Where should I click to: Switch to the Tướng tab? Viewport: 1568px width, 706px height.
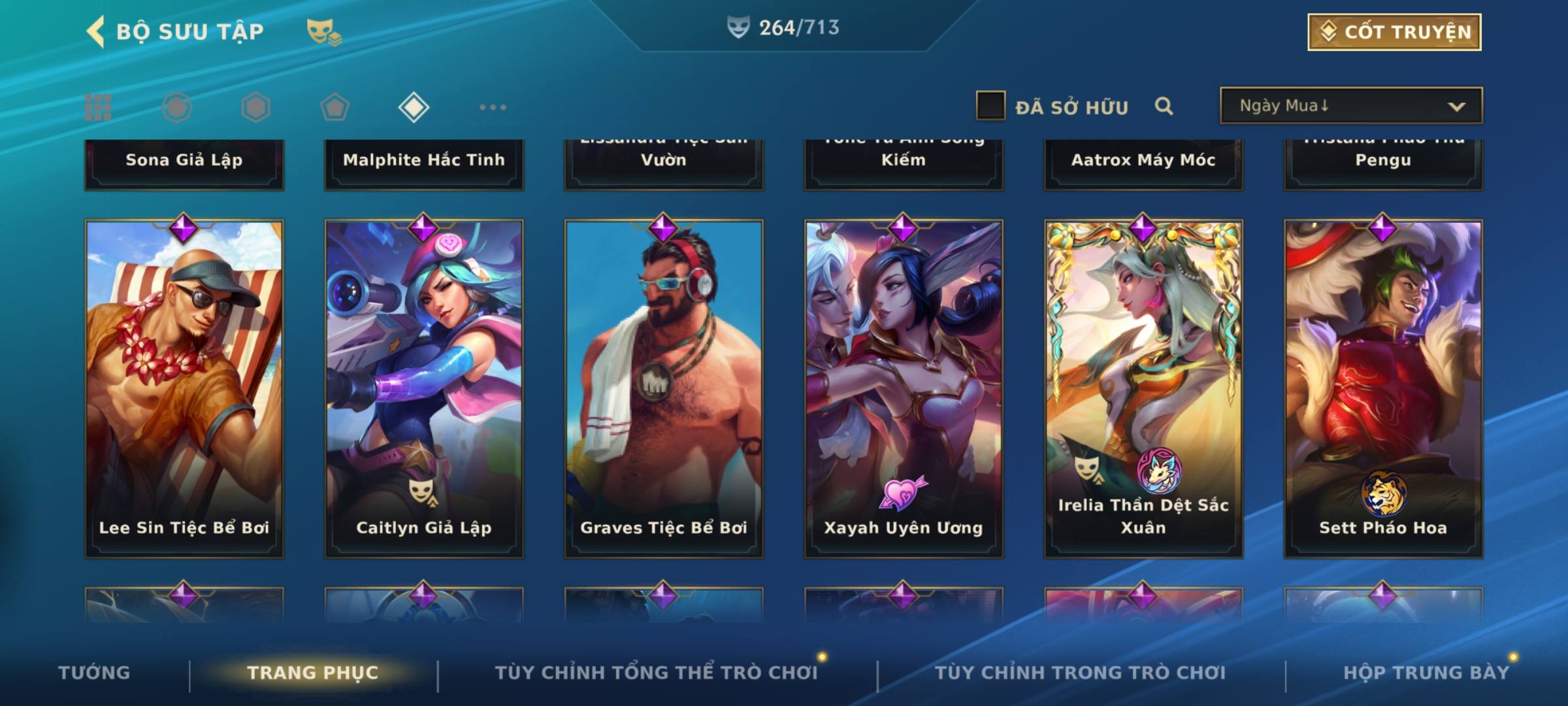94,673
